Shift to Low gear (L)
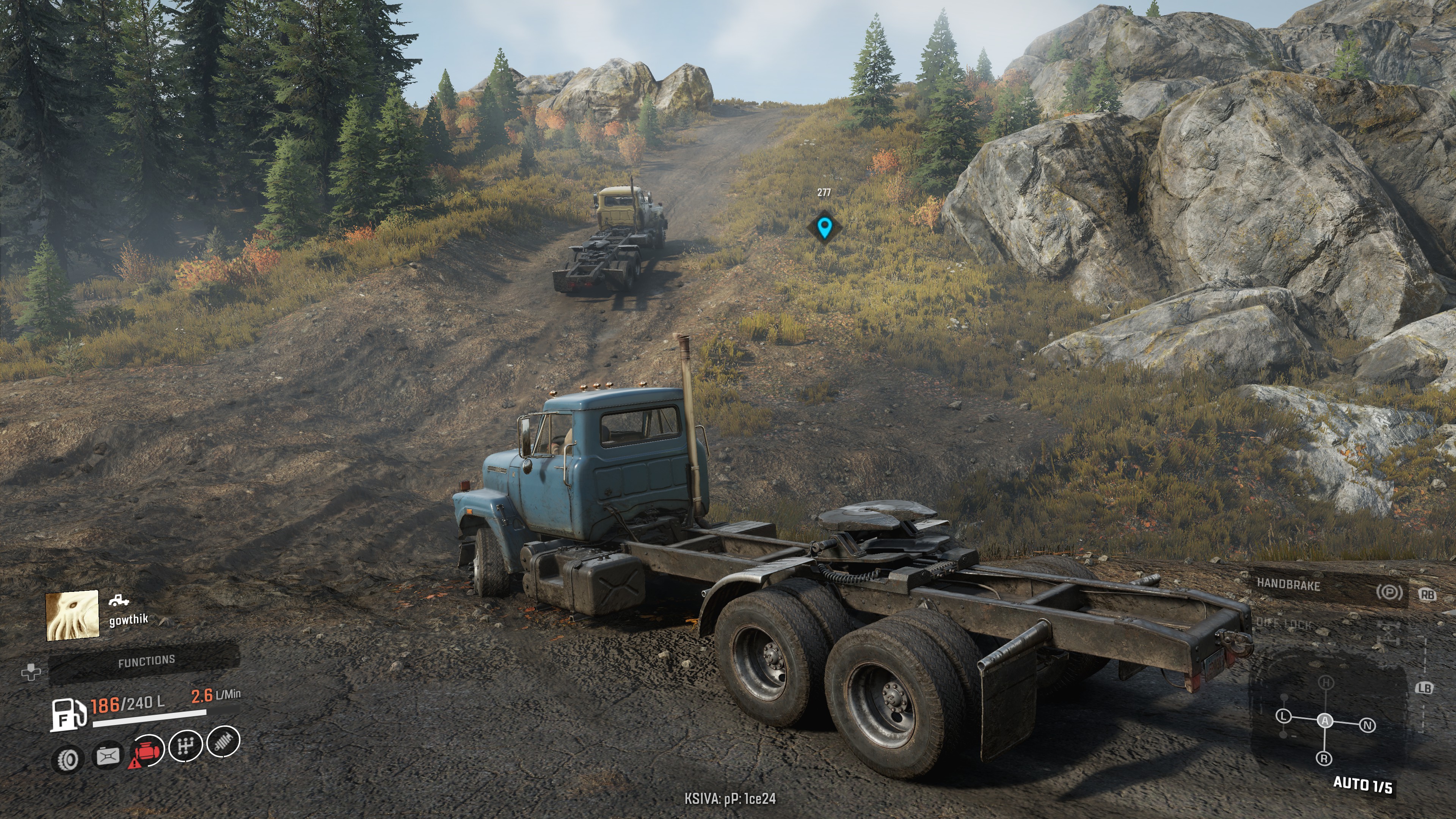Screen dimensions: 1456x819 click(1283, 716)
